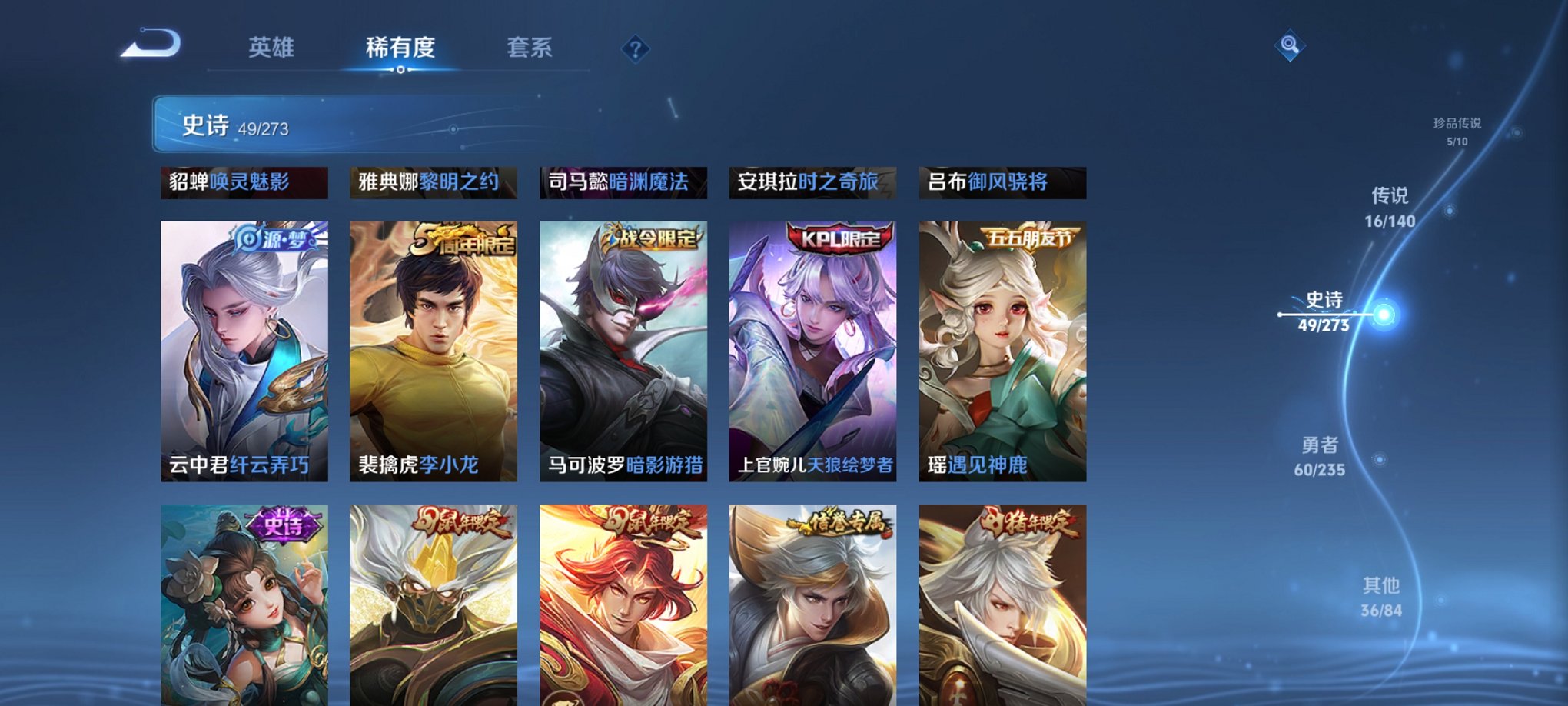Click the question mark help icon
This screenshot has height=706, width=1568.
point(636,49)
